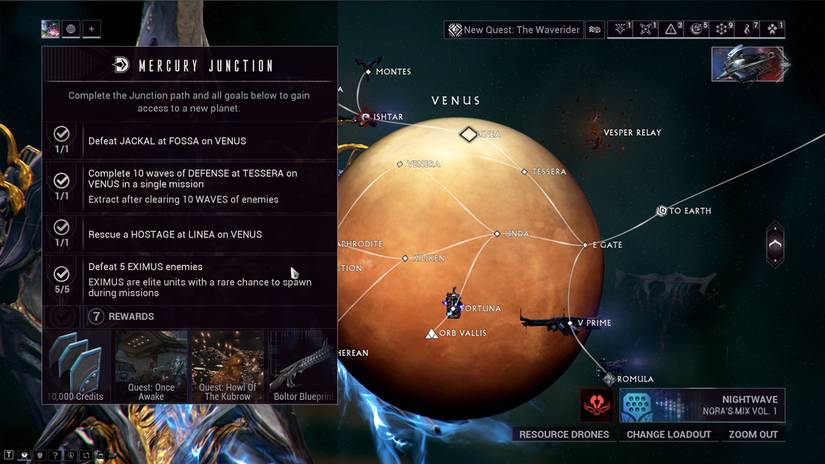
Task: Select the Romula node
Action: pyautogui.click(x=609, y=378)
